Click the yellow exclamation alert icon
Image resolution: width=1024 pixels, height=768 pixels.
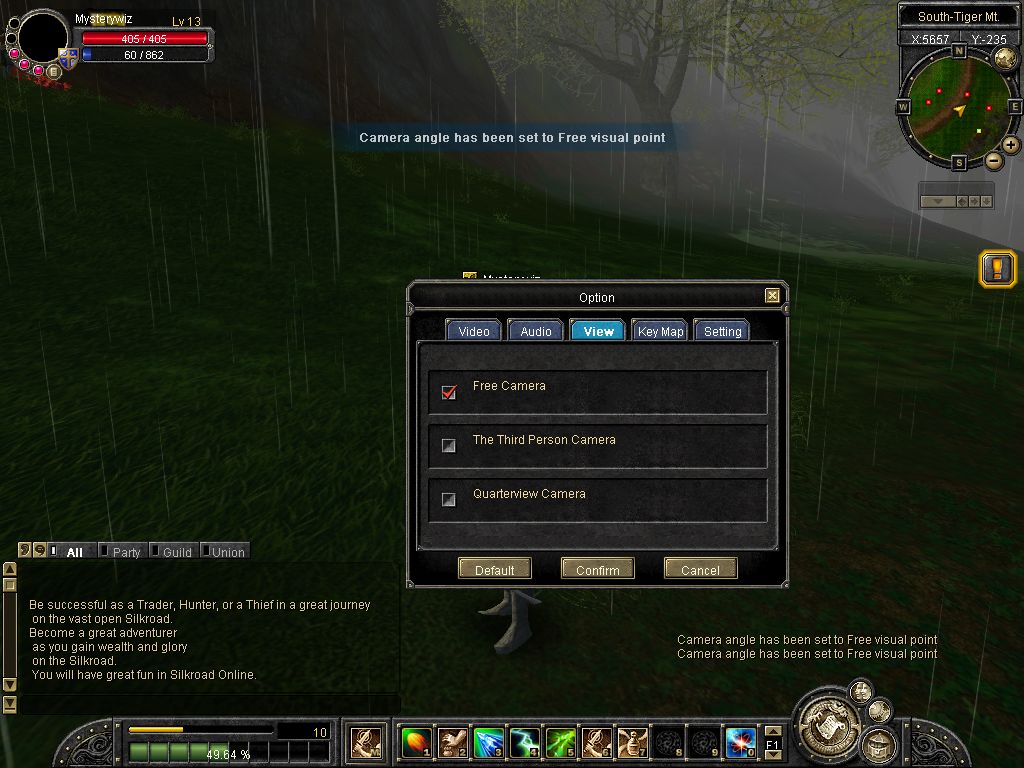tap(997, 268)
